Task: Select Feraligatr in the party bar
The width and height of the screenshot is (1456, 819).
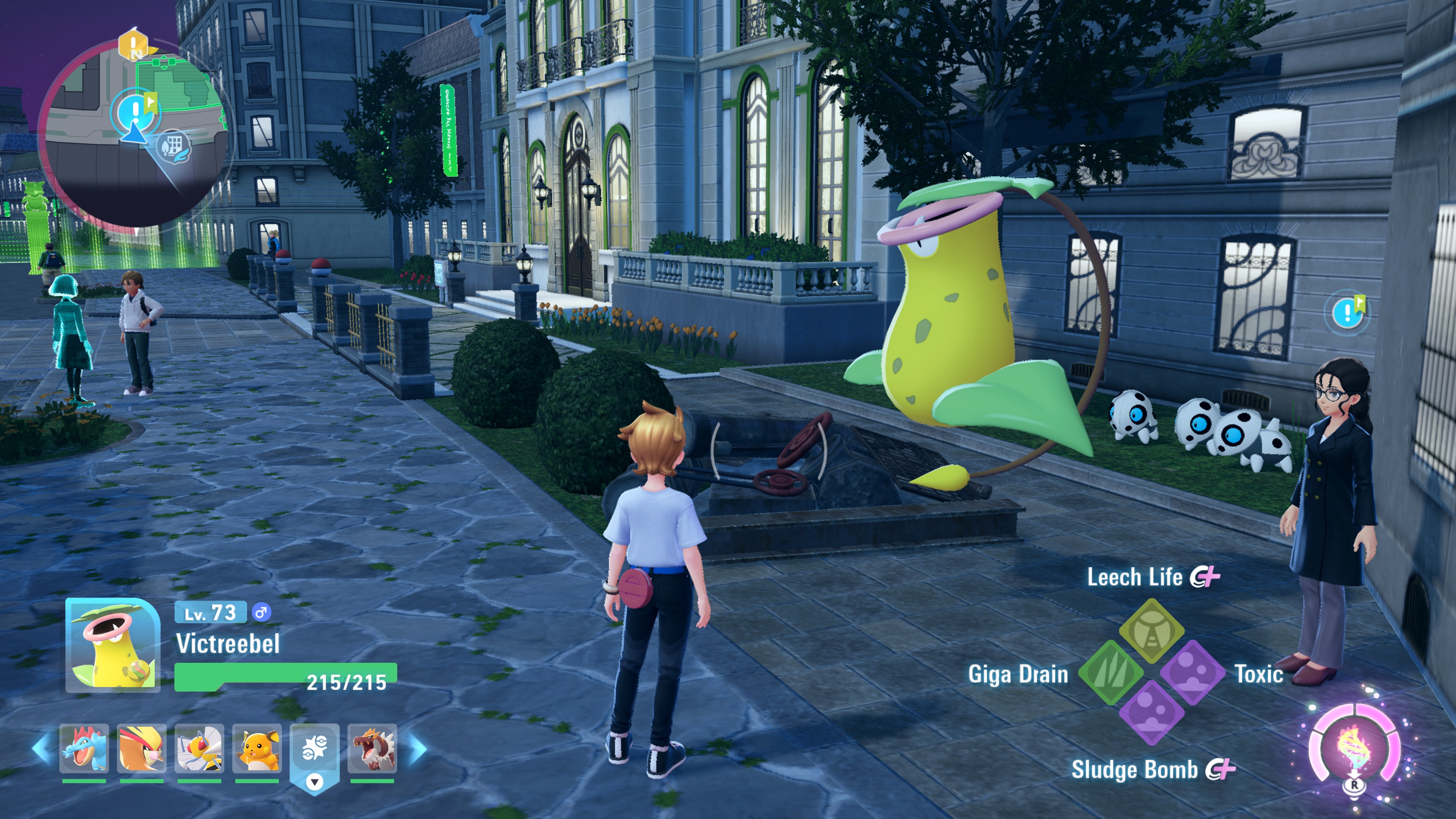Action: [x=84, y=748]
